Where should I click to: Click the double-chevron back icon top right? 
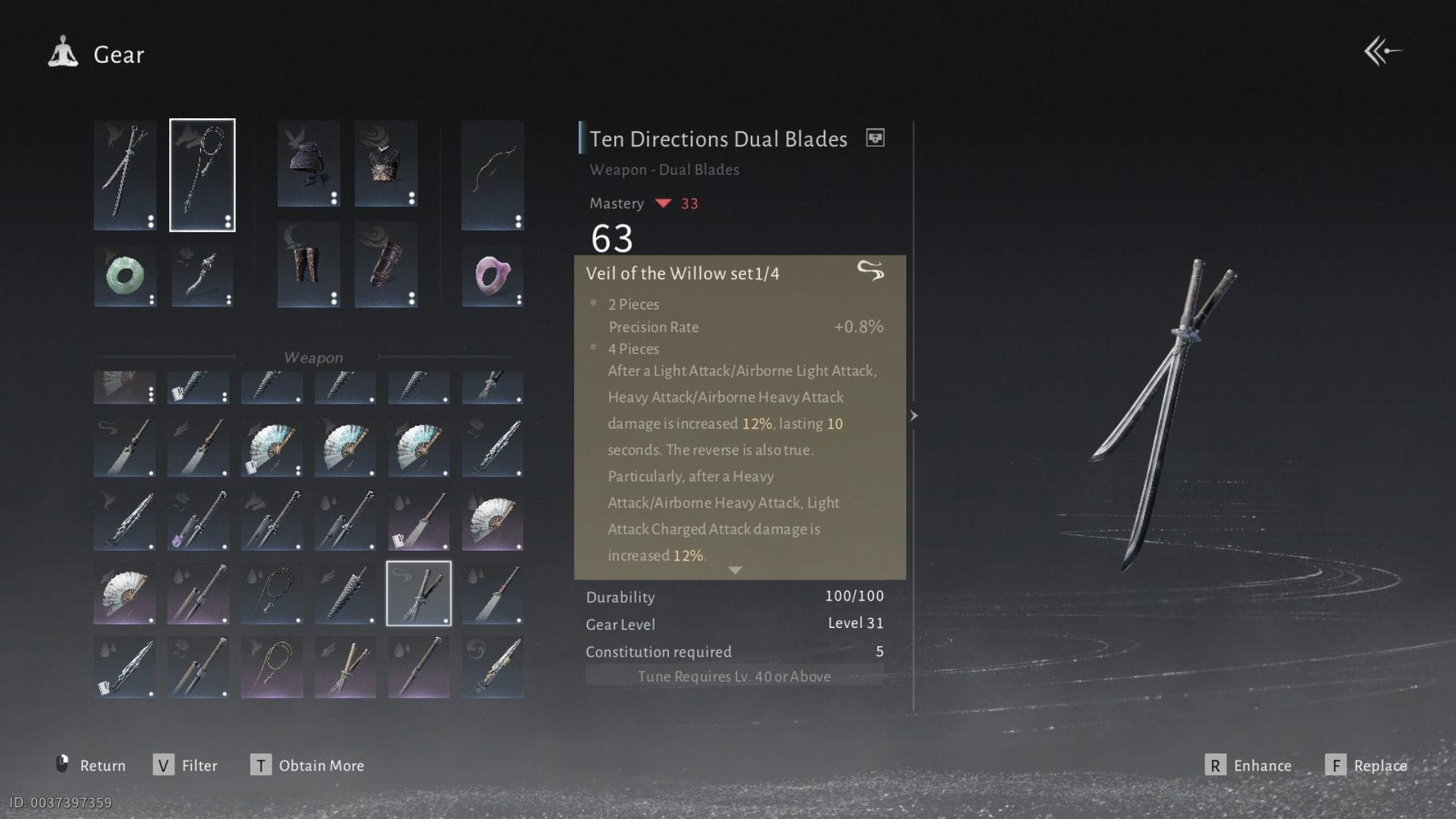coord(1385,51)
